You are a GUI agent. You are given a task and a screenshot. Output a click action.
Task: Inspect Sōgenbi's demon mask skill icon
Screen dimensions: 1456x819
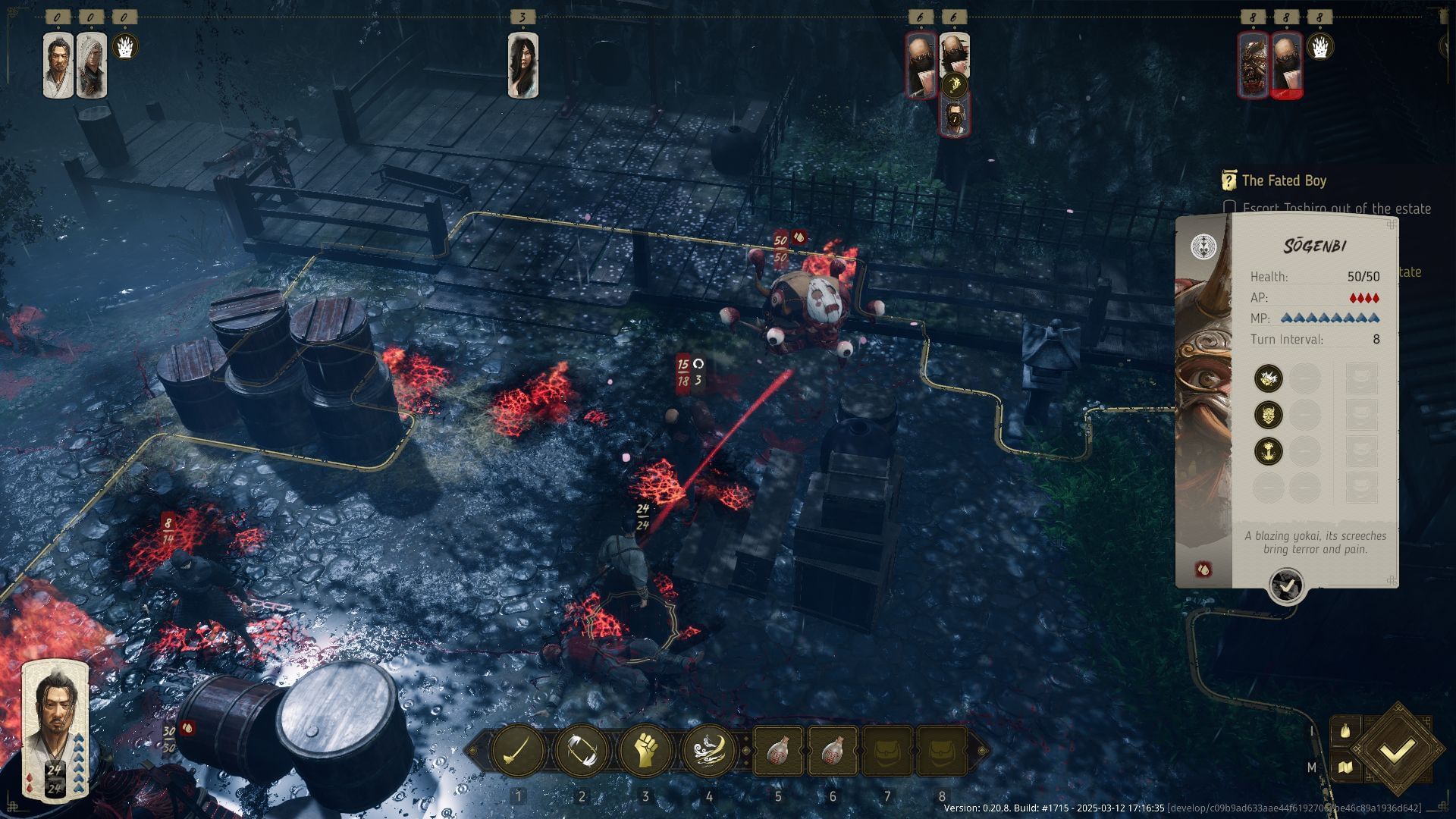click(1268, 414)
